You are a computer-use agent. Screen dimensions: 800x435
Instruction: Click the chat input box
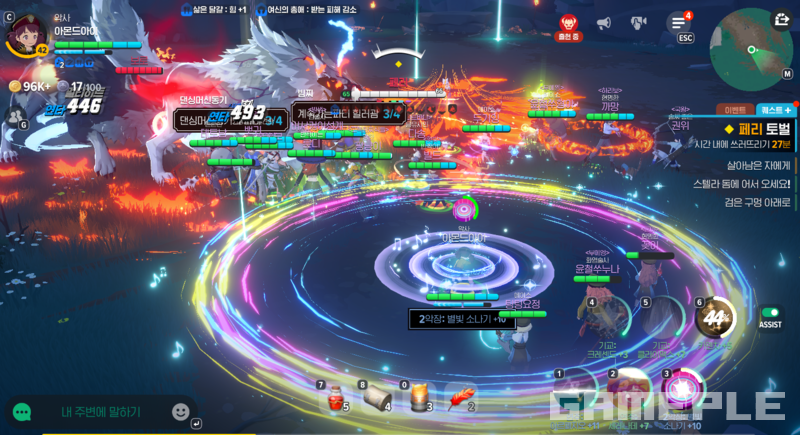(100, 411)
